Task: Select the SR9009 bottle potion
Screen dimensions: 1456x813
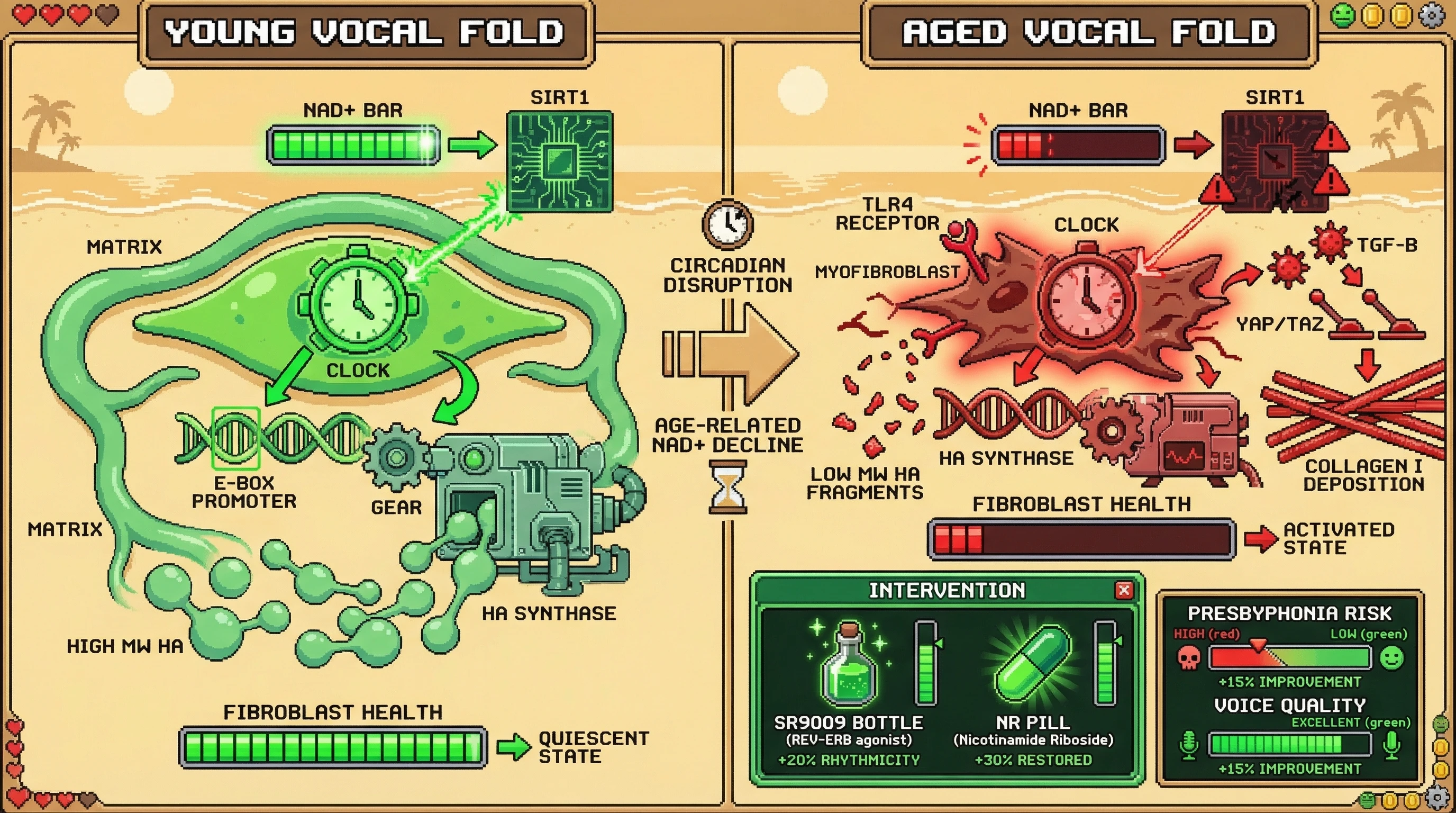Action: pyautogui.click(x=849, y=666)
